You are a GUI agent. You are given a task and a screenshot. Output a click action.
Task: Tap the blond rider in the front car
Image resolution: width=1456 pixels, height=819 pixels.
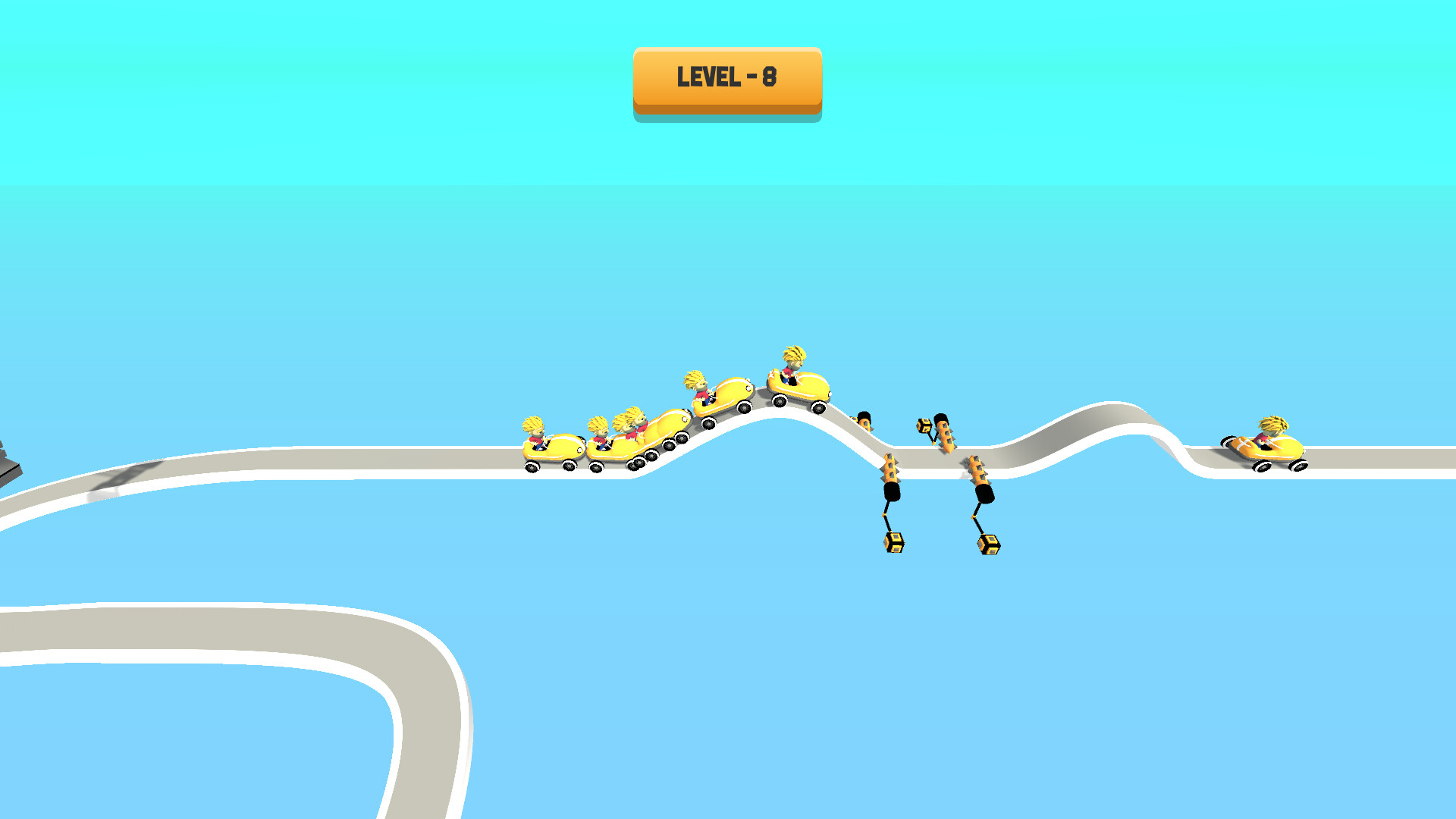coord(793,360)
